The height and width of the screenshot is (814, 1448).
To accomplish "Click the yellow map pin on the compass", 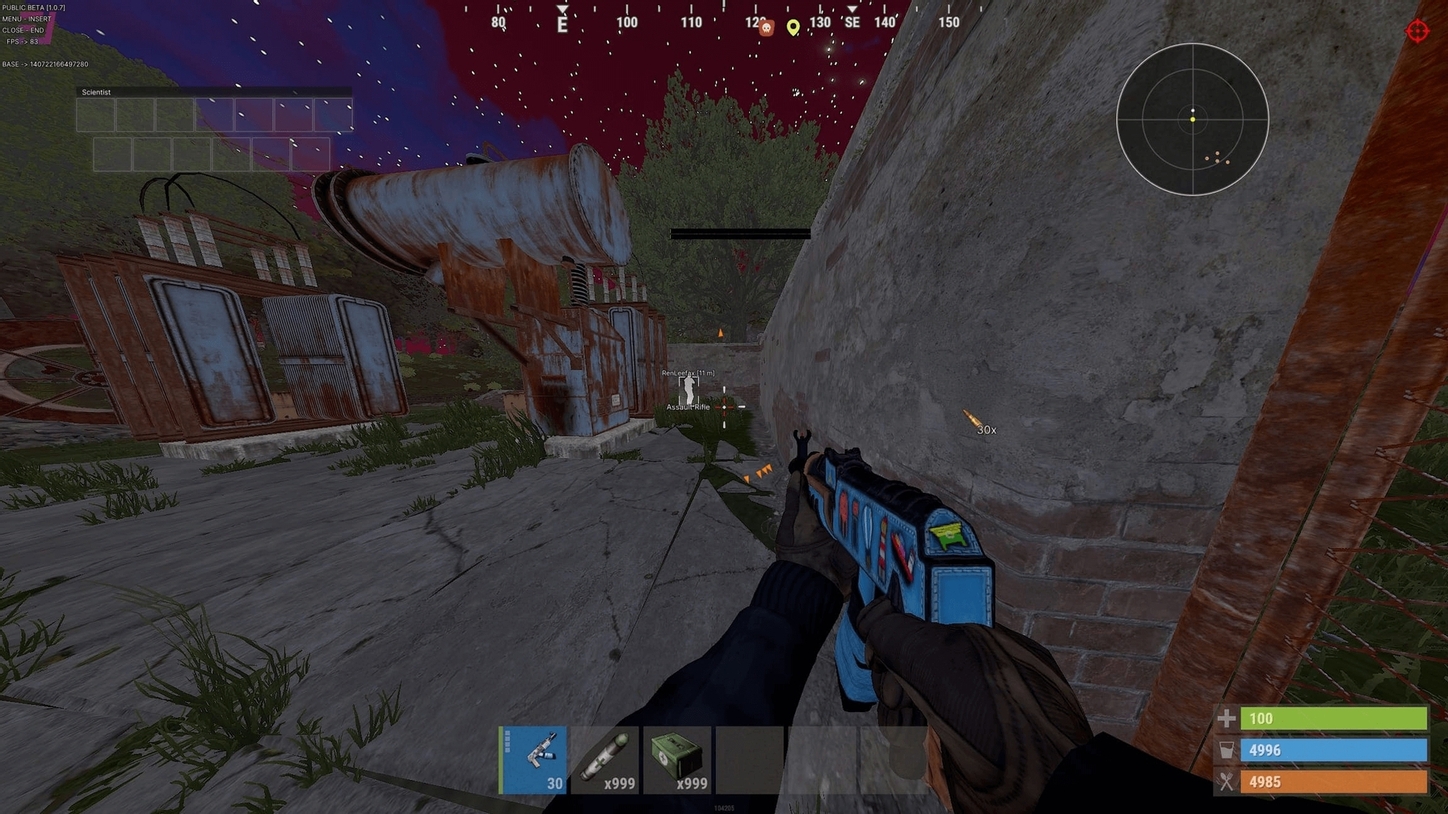I will pos(793,27).
